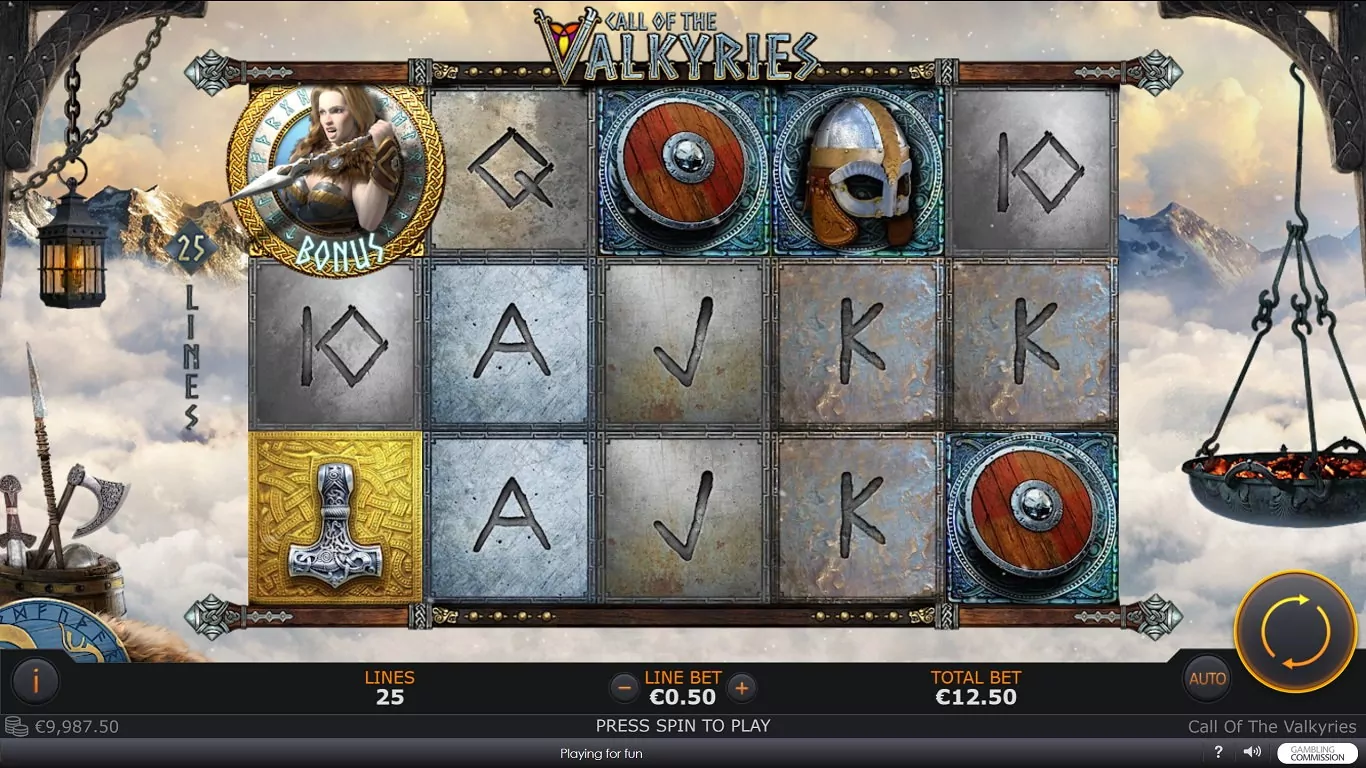Open the AUTO spin options

(1207, 679)
